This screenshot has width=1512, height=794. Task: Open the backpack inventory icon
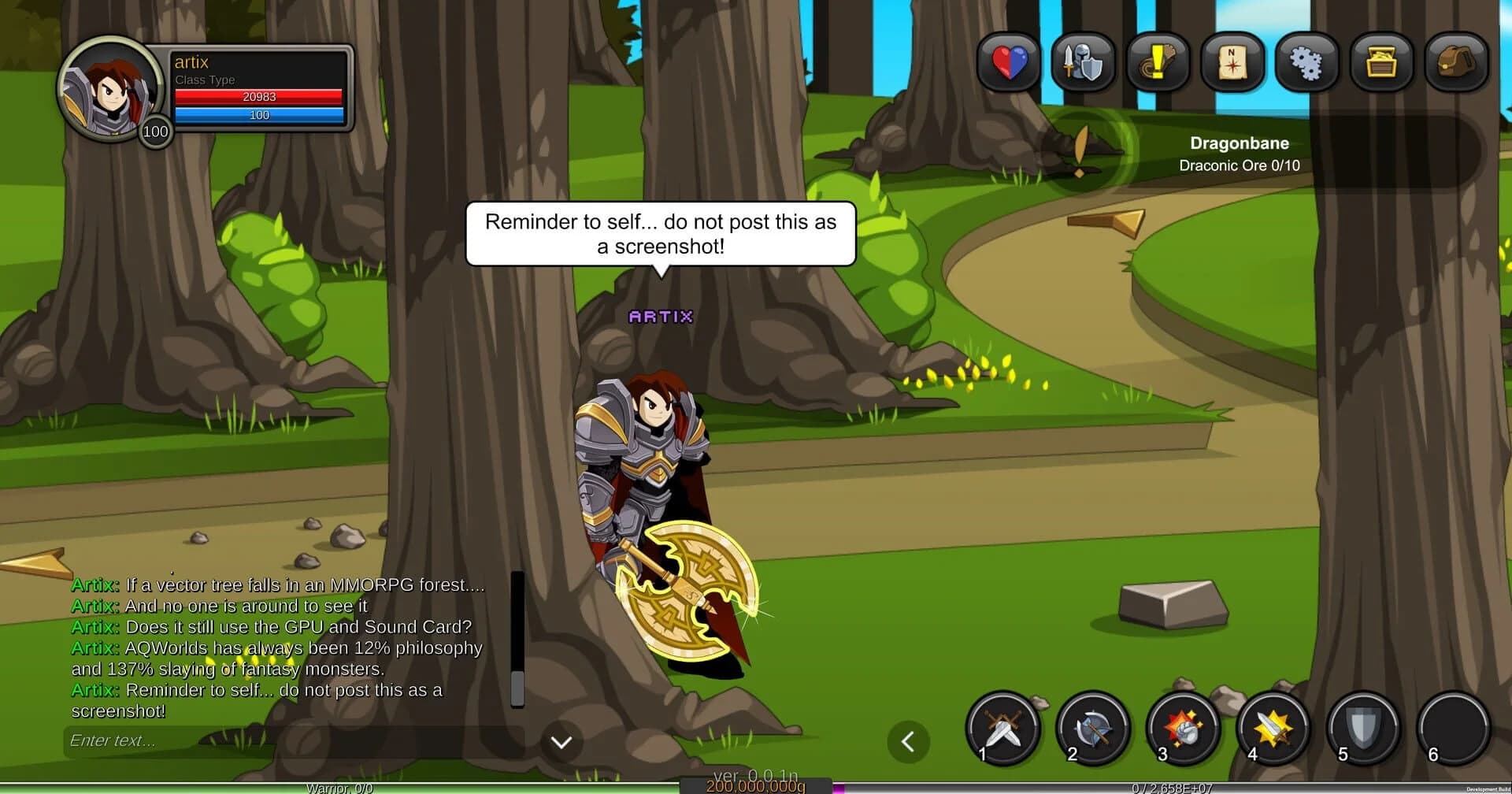(x=1456, y=63)
